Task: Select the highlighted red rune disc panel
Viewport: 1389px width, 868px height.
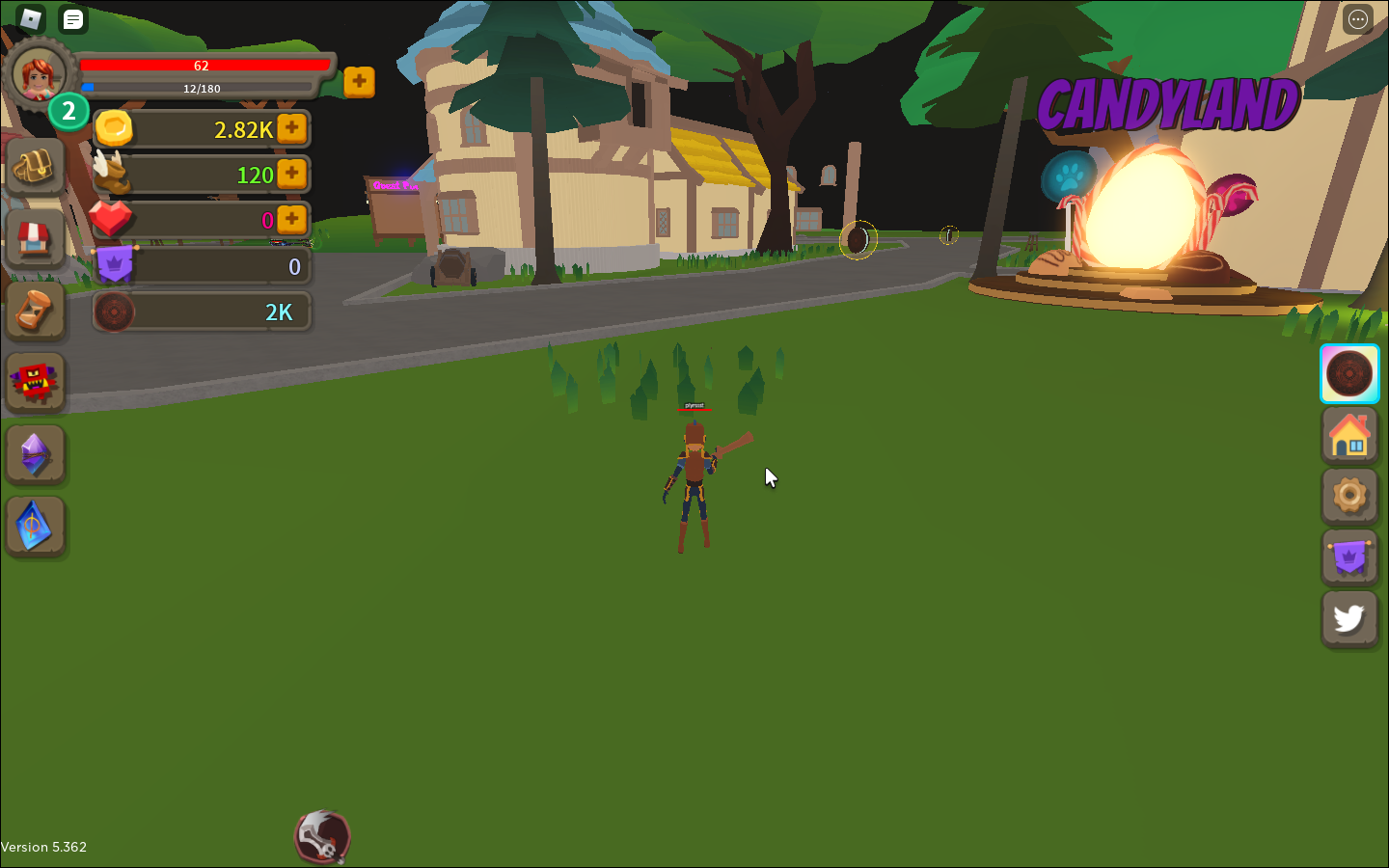Action: [x=1349, y=373]
